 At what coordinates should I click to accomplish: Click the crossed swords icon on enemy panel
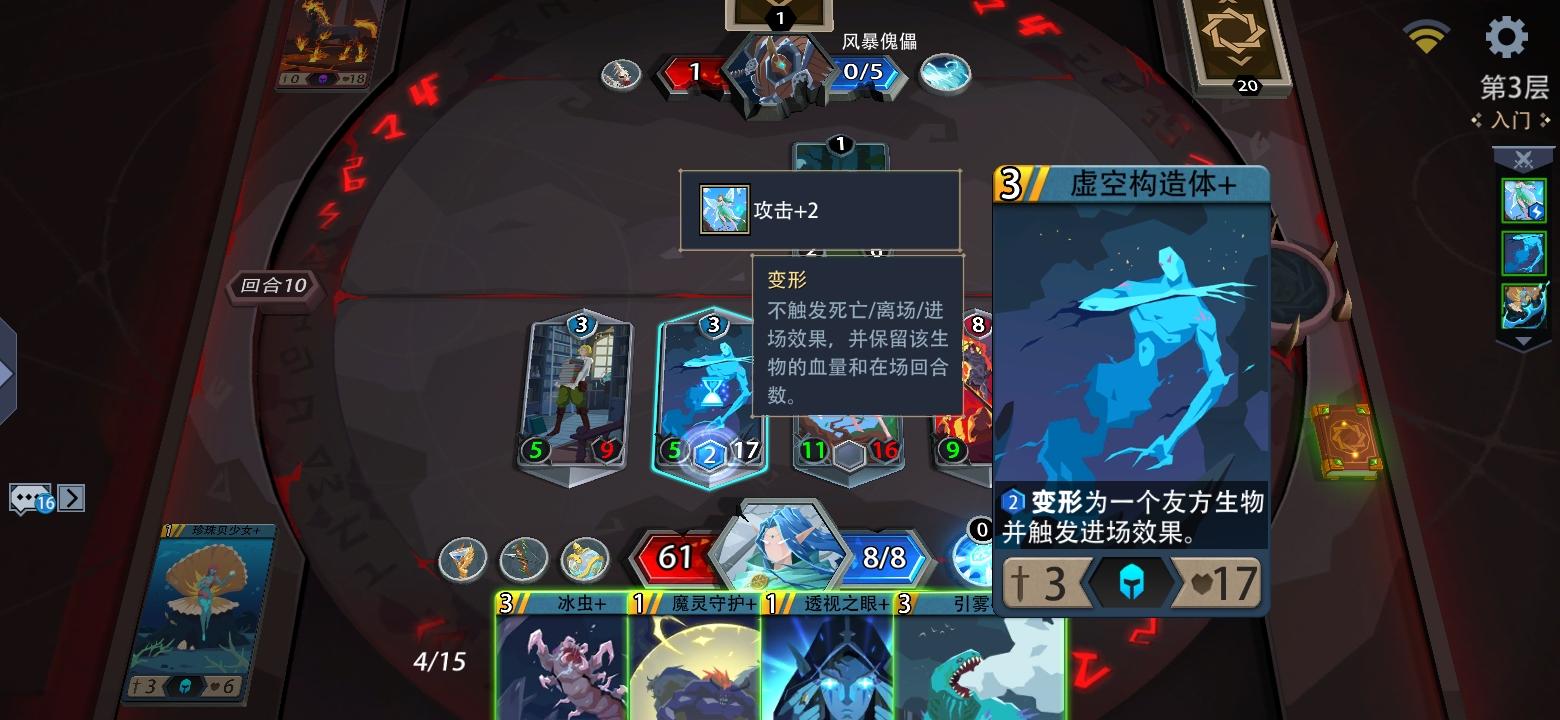[x=1523, y=158]
